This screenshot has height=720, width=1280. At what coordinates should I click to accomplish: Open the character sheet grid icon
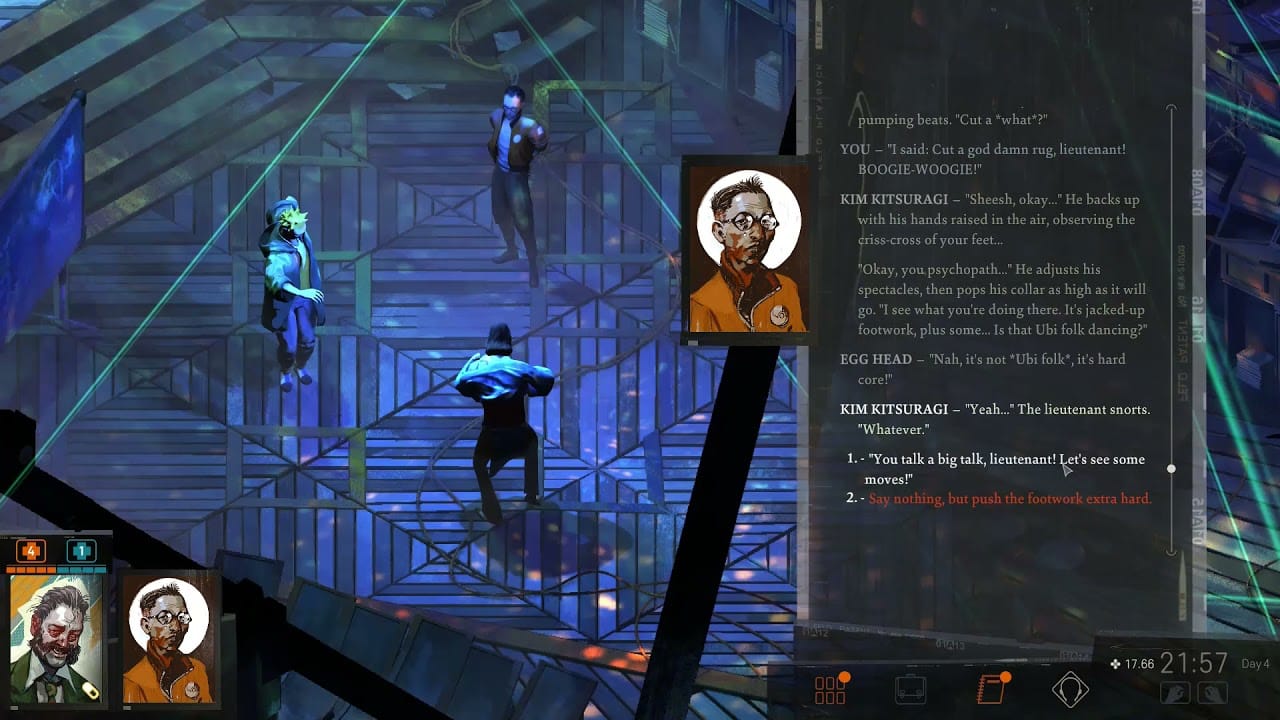coord(830,688)
